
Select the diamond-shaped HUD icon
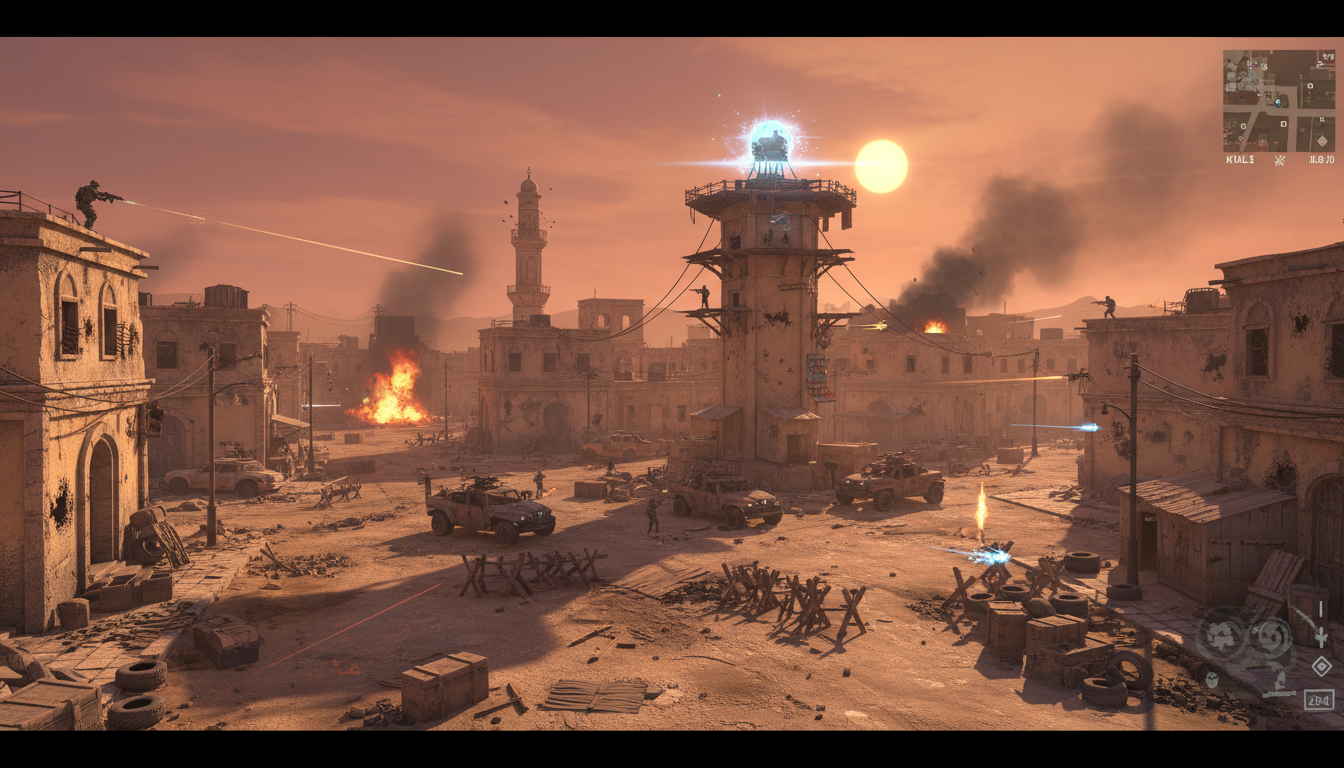pyautogui.click(x=1321, y=666)
